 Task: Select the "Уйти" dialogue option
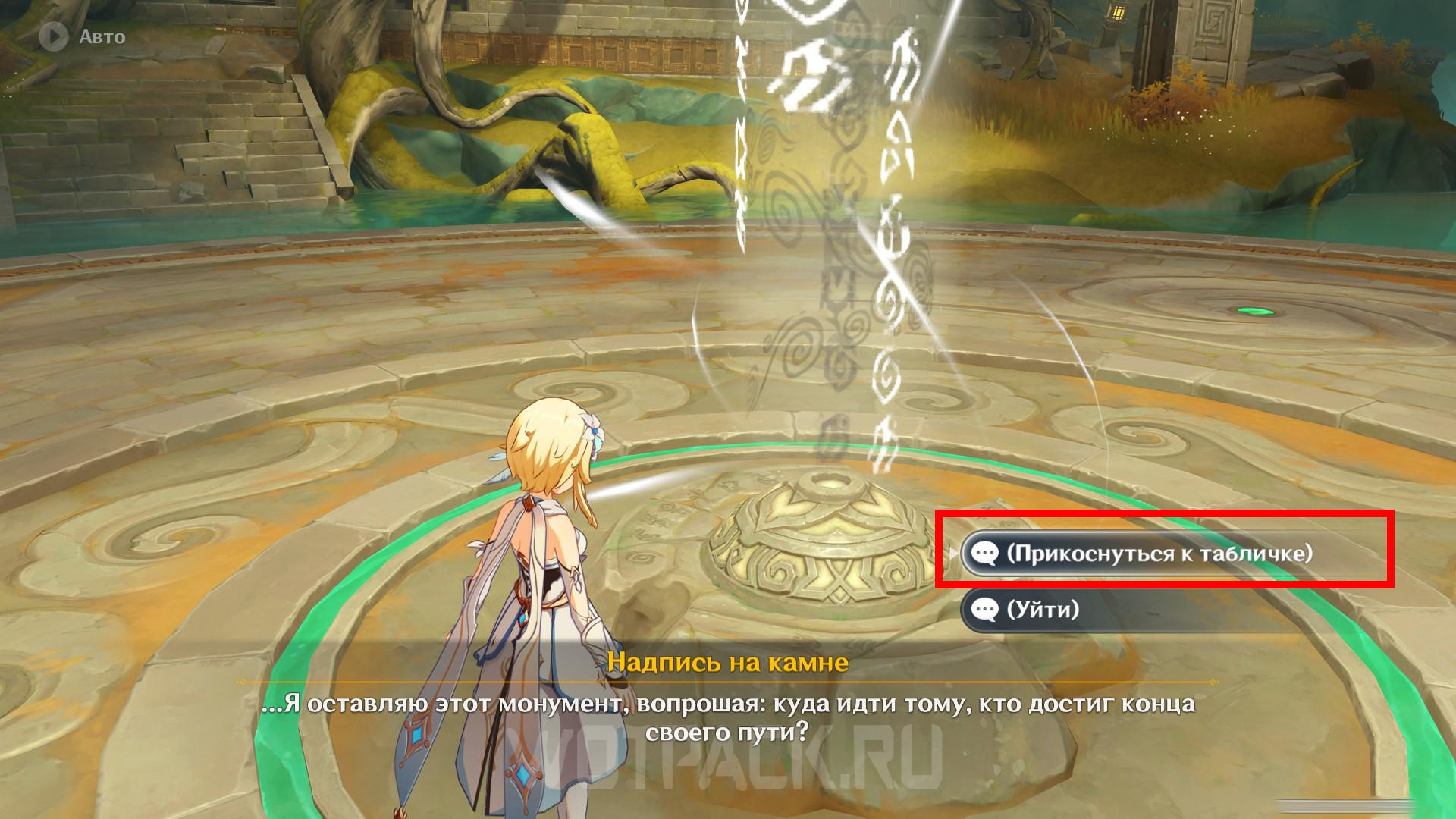(x=1042, y=609)
